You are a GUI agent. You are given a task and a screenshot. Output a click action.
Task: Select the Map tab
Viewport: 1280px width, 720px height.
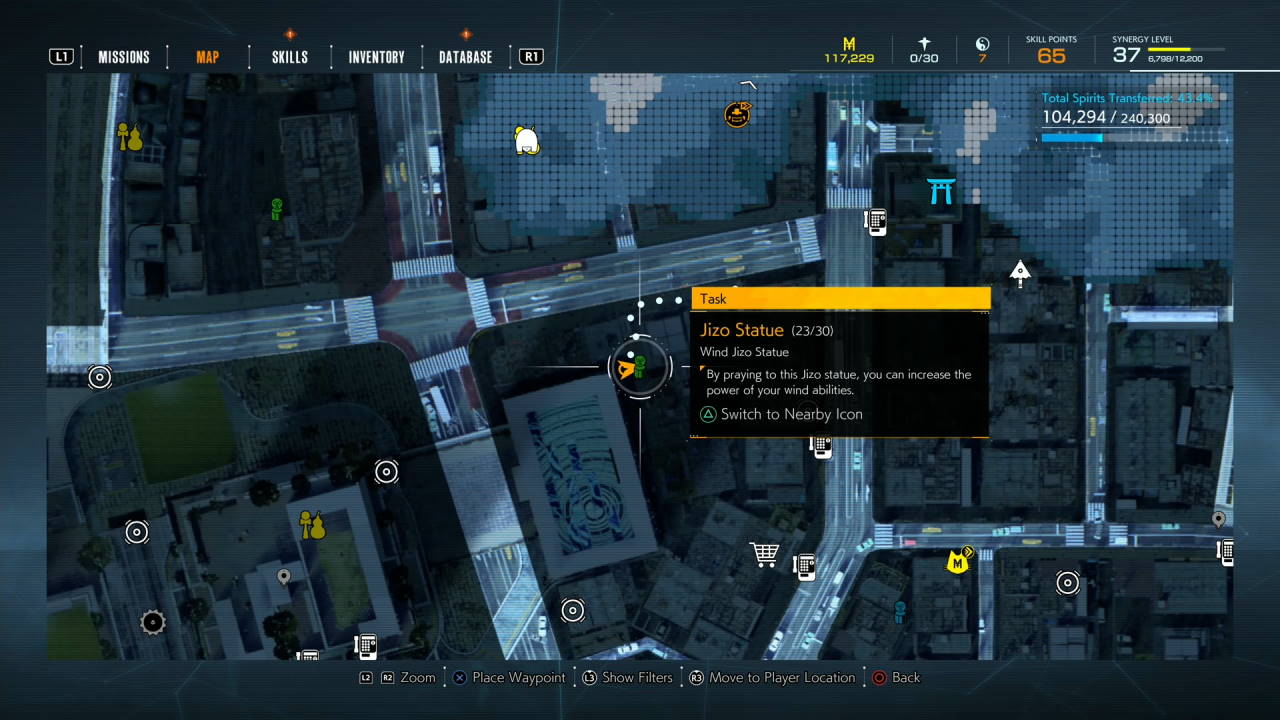tap(207, 57)
